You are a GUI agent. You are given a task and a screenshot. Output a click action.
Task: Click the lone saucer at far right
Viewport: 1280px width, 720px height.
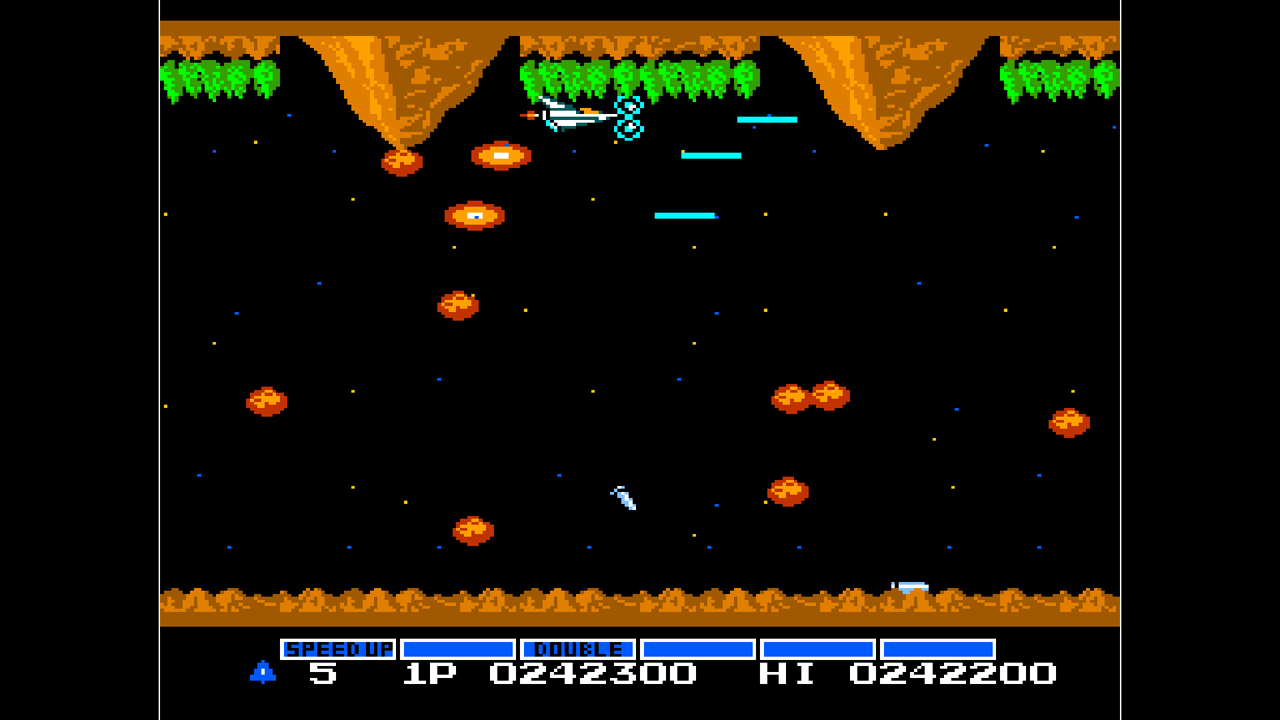(1070, 421)
